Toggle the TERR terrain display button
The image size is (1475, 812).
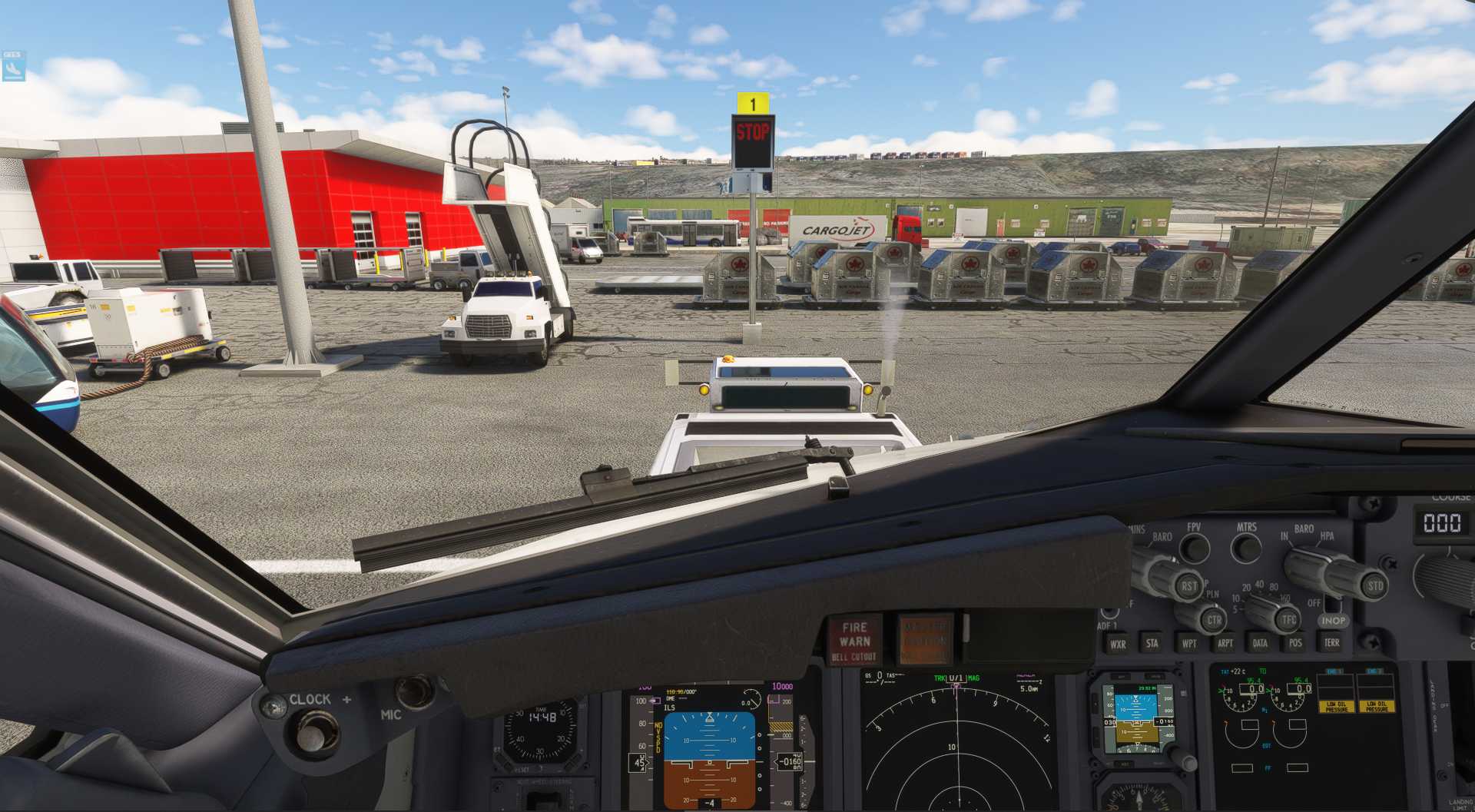pos(1331,643)
